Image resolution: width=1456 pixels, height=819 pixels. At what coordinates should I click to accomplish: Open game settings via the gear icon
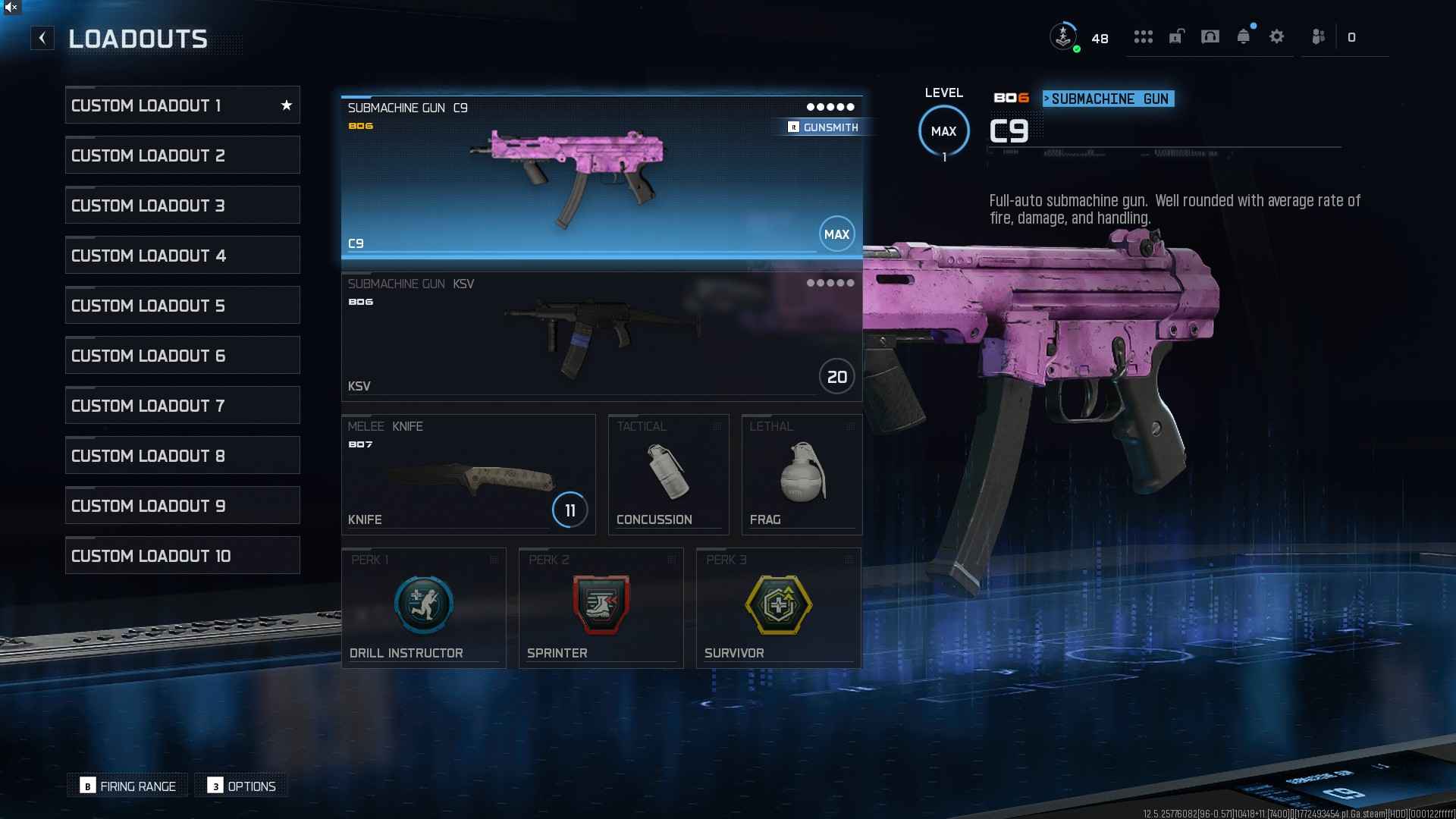[x=1277, y=36]
